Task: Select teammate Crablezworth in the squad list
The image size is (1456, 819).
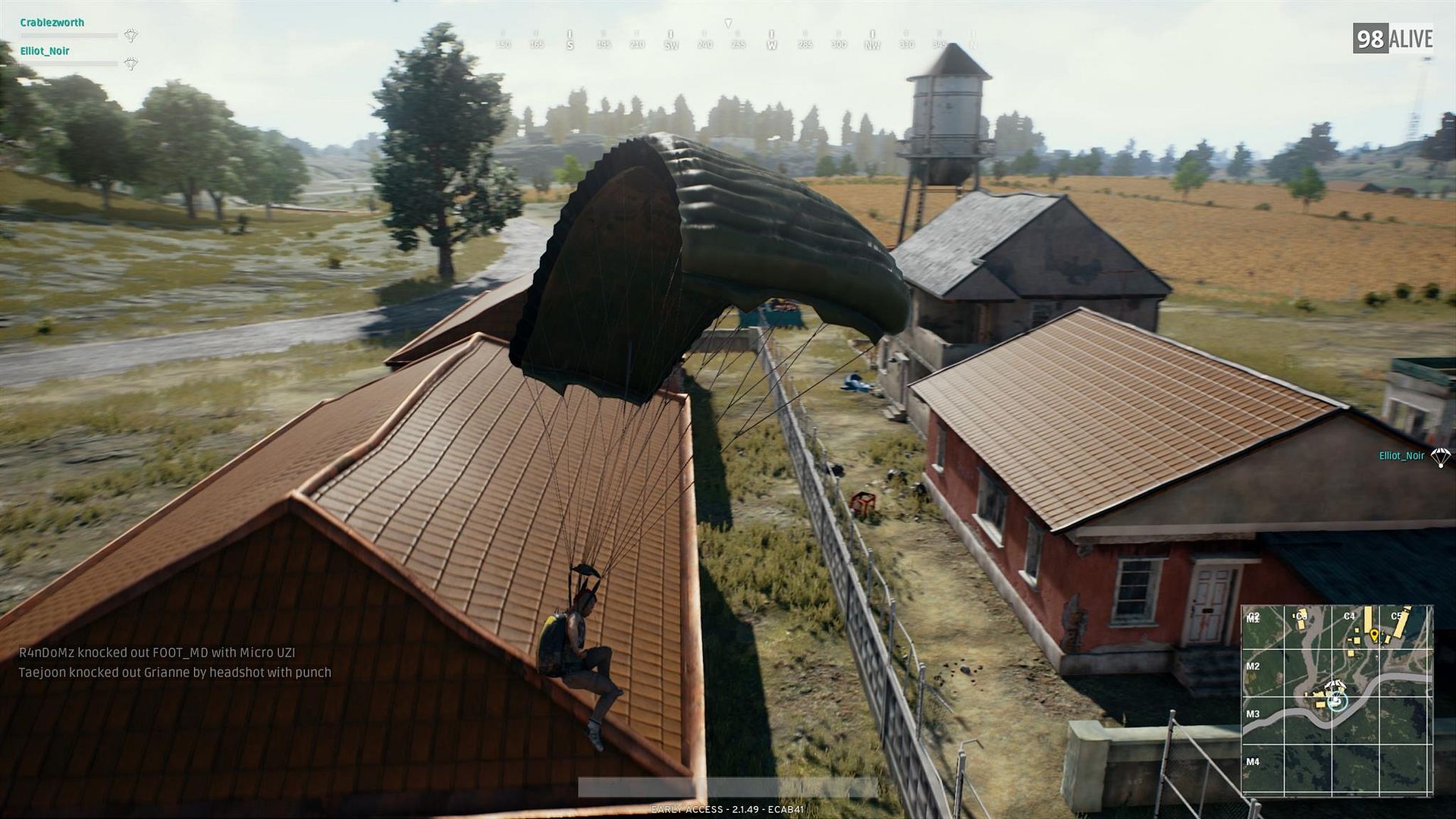Action: coord(52,23)
